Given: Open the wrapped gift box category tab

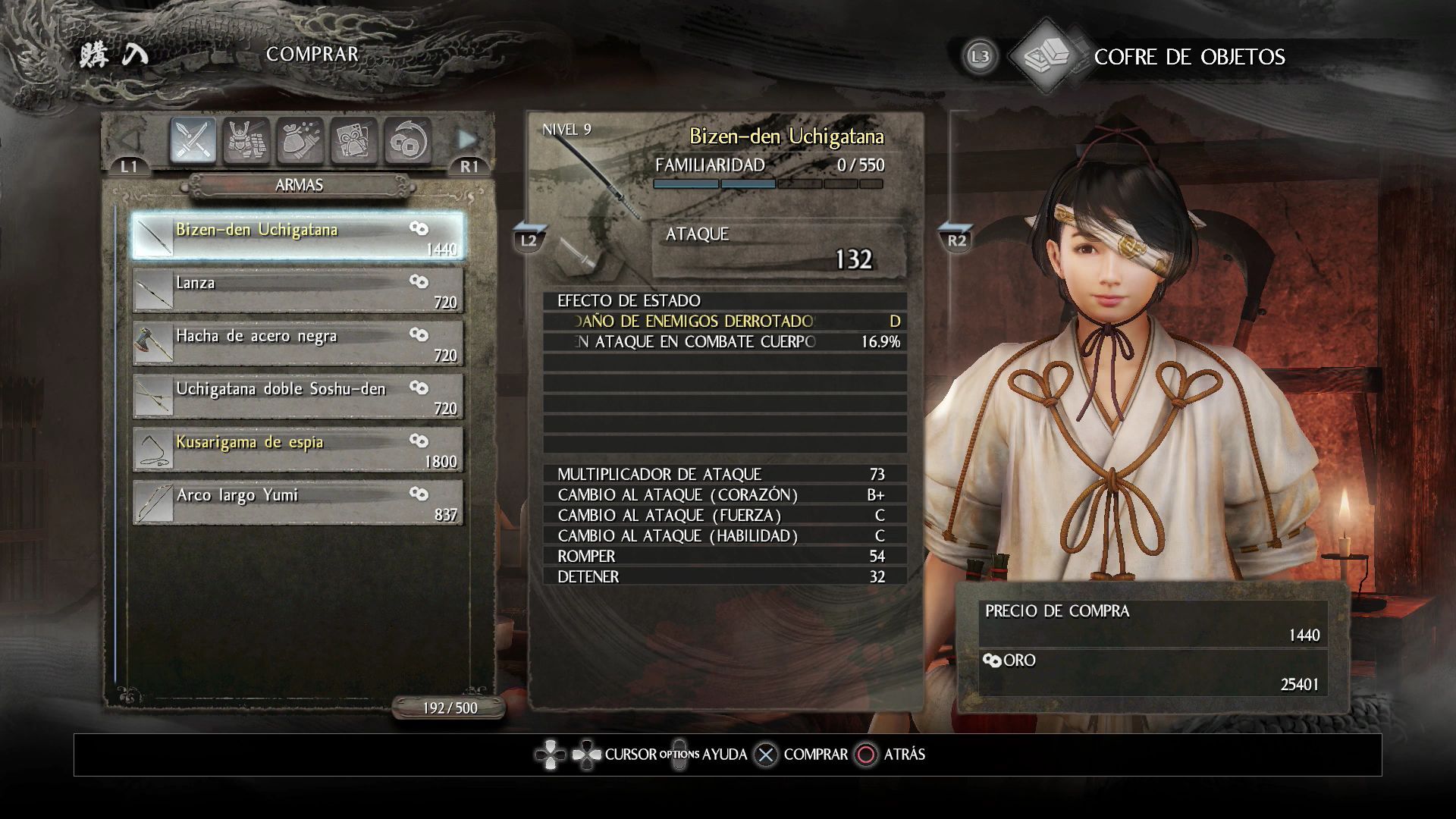Looking at the screenshot, I should click(353, 141).
